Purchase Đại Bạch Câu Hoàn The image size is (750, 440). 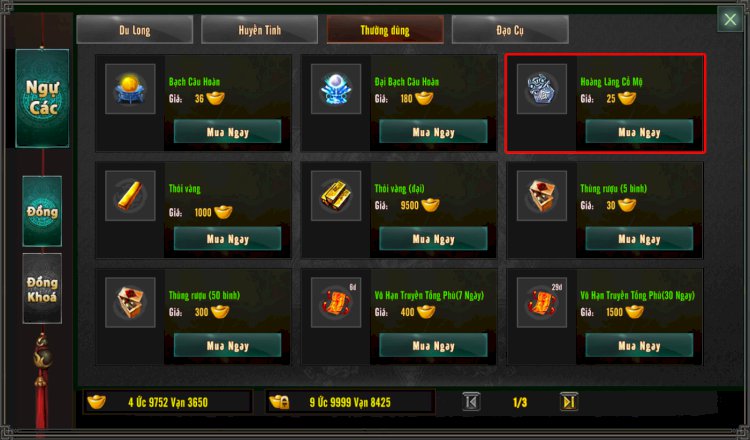(x=433, y=132)
